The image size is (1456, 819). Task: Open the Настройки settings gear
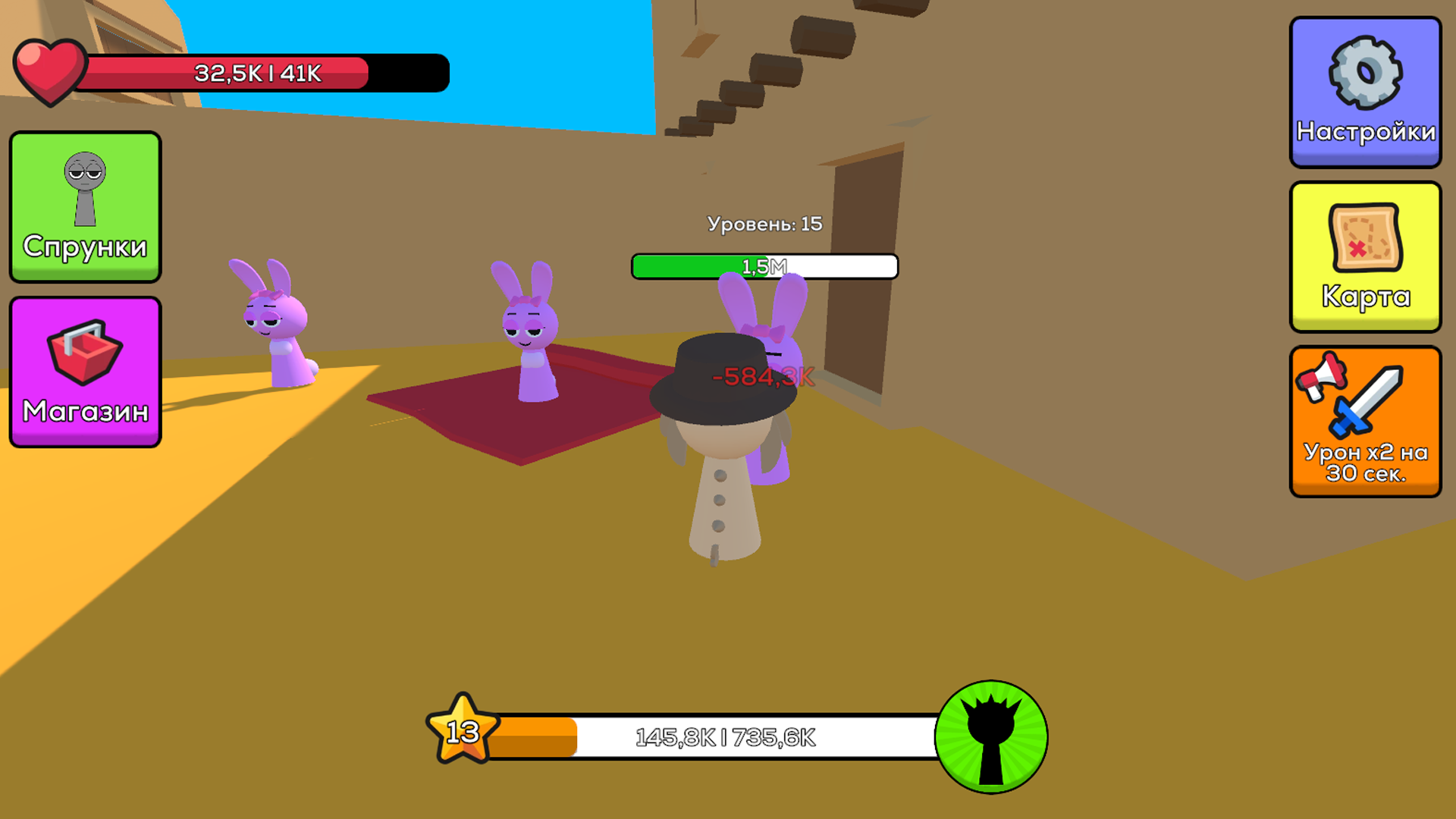pyautogui.click(x=1364, y=93)
